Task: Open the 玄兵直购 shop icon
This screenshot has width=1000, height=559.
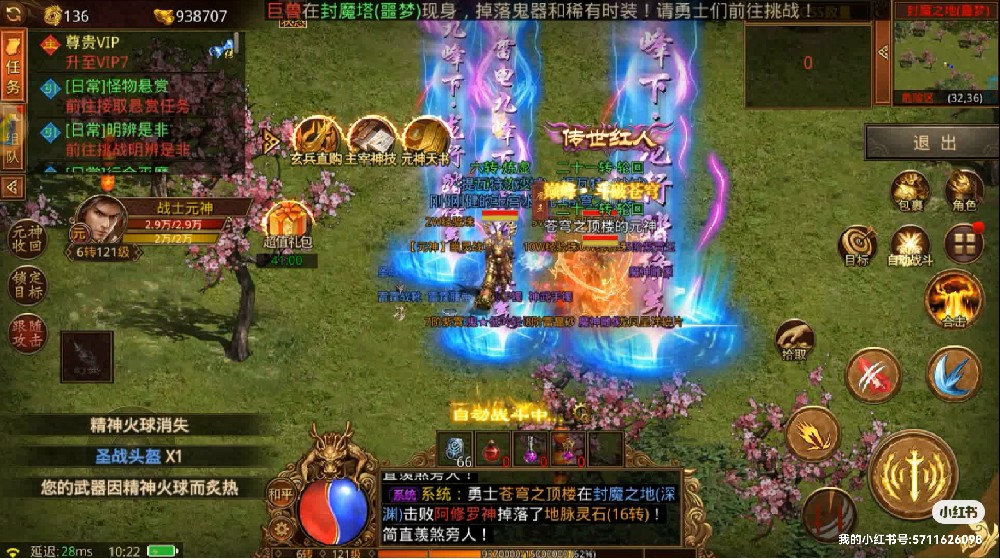Action: click(316, 141)
